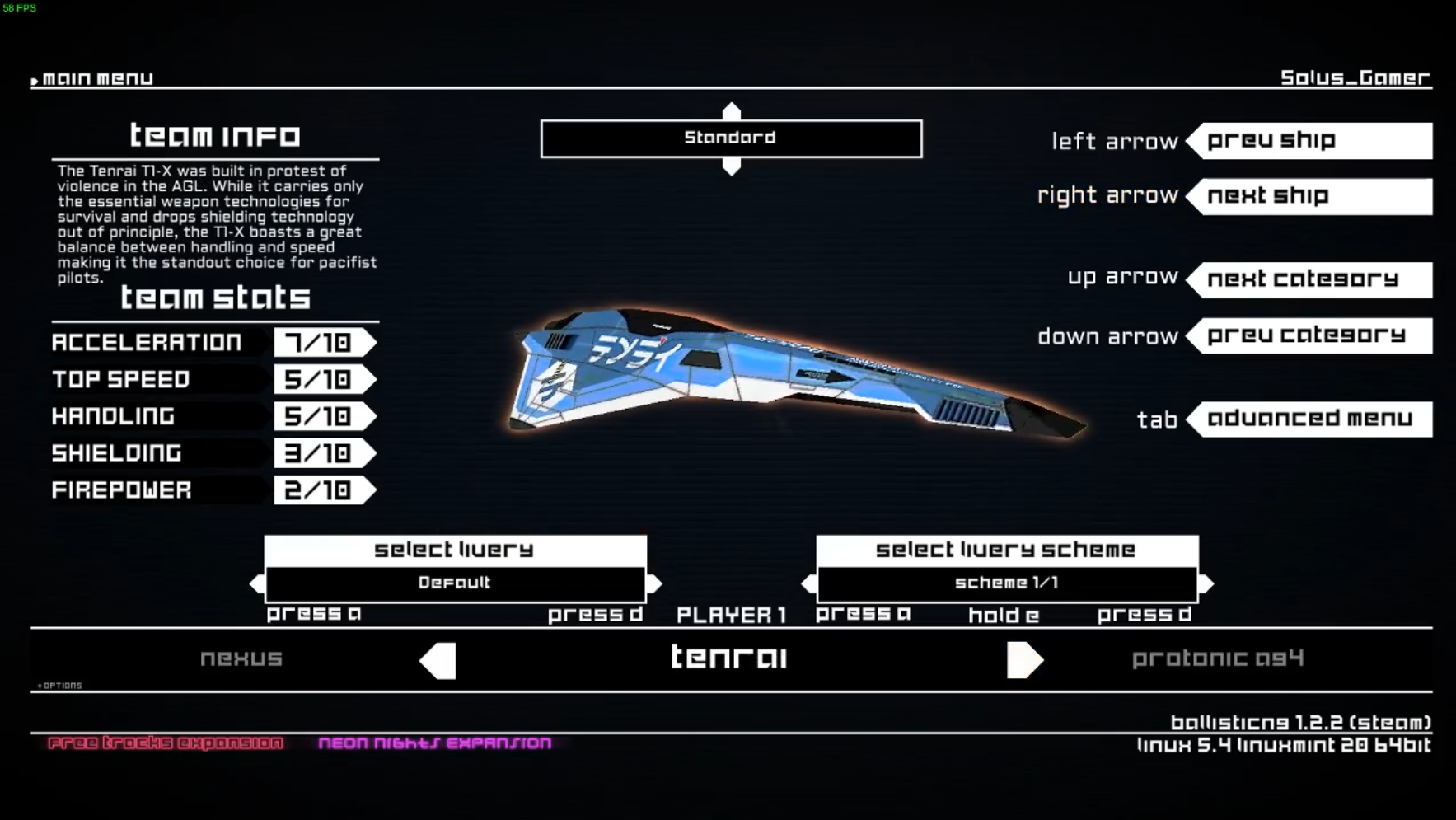The height and width of the screenshot is (820, 1456).
Task: Choose the Protonic A94 team
Action: pos(1217,658)
